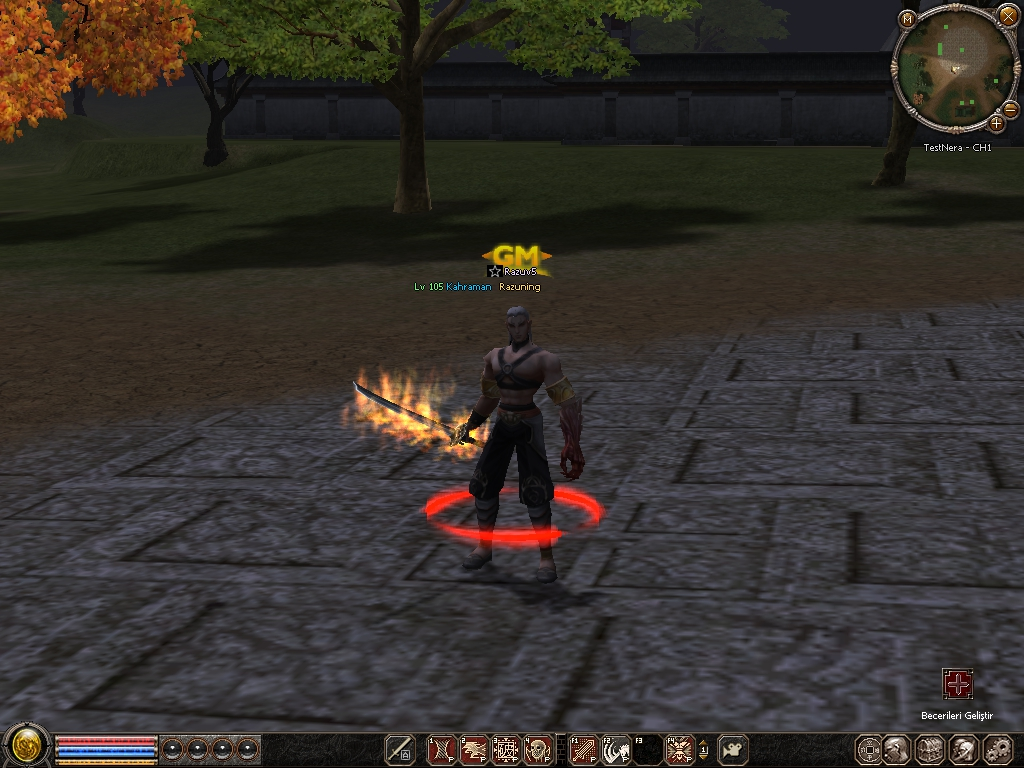Trigger the rune symbol skill in slot 3
Image resolution: width=1024 pixels, height=768 pixels.
[506, 749]
